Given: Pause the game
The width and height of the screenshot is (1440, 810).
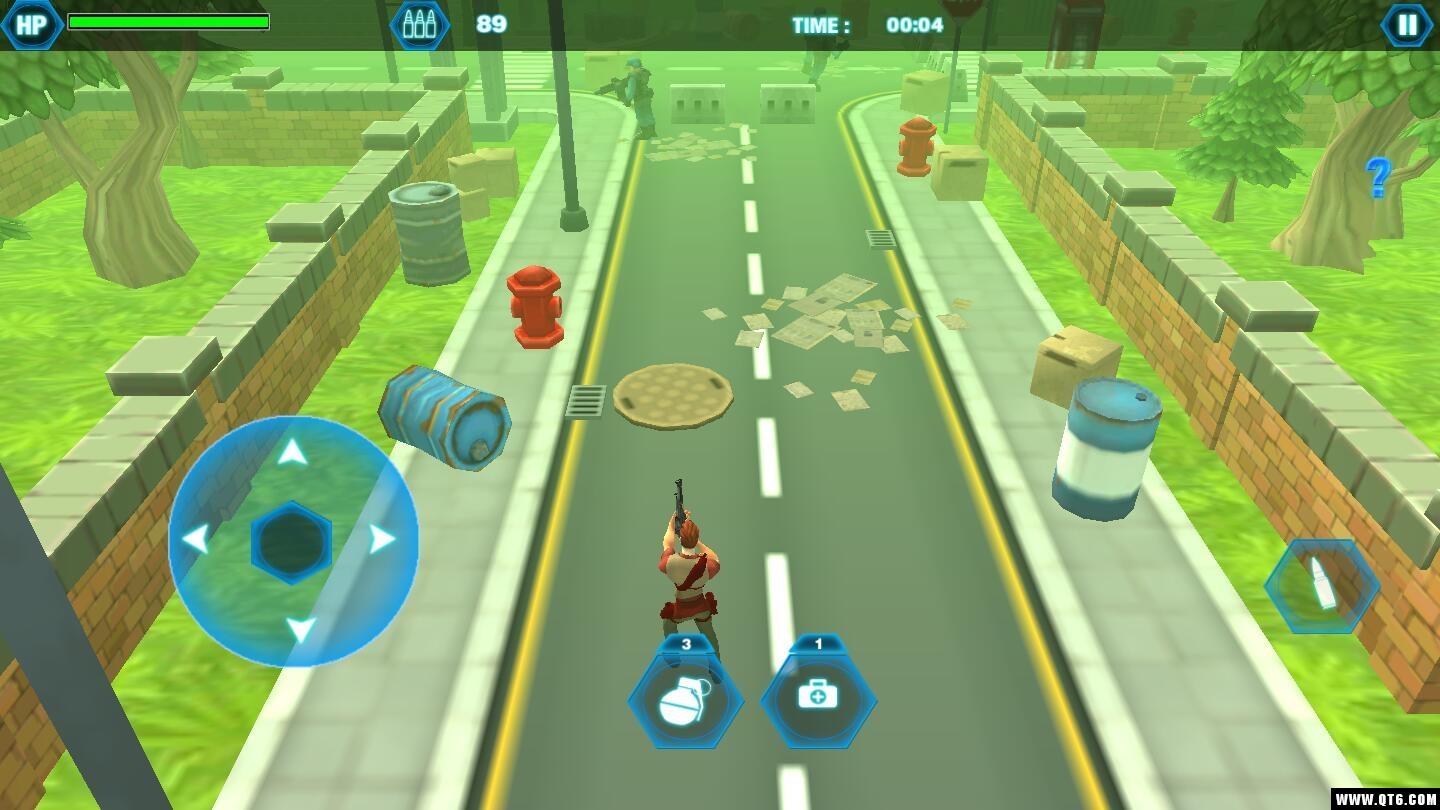Looking at the screenshot, I should [1407, 25].
